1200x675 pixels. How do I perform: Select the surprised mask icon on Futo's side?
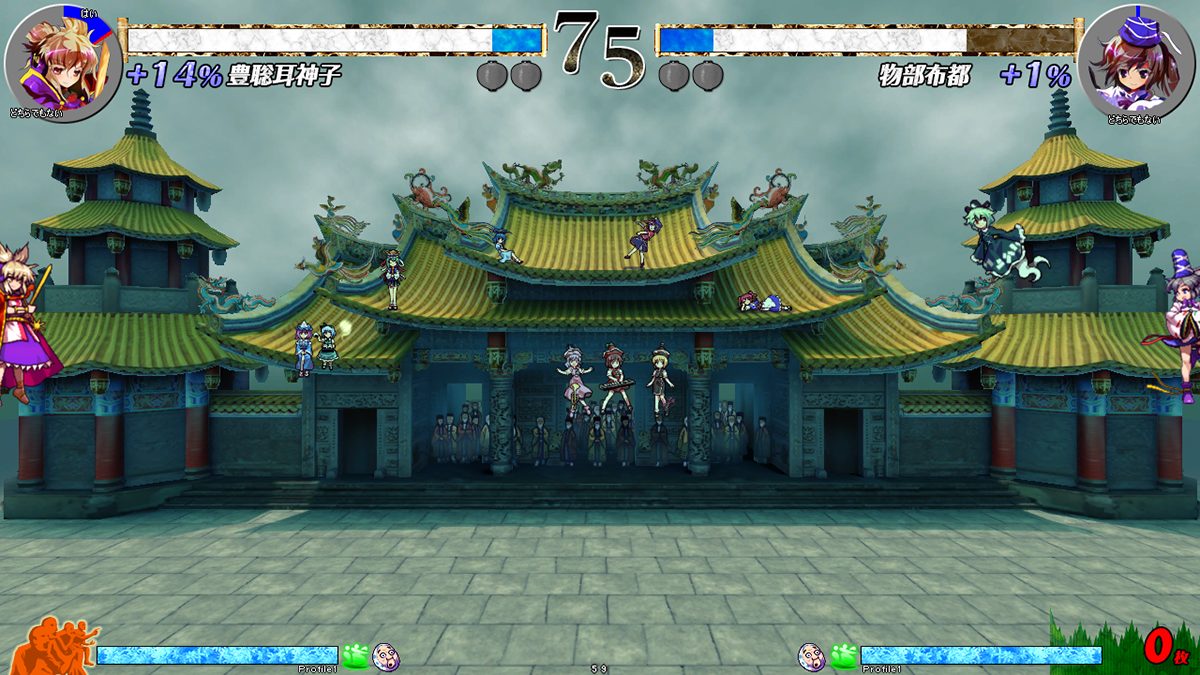[x=811, y=656]
